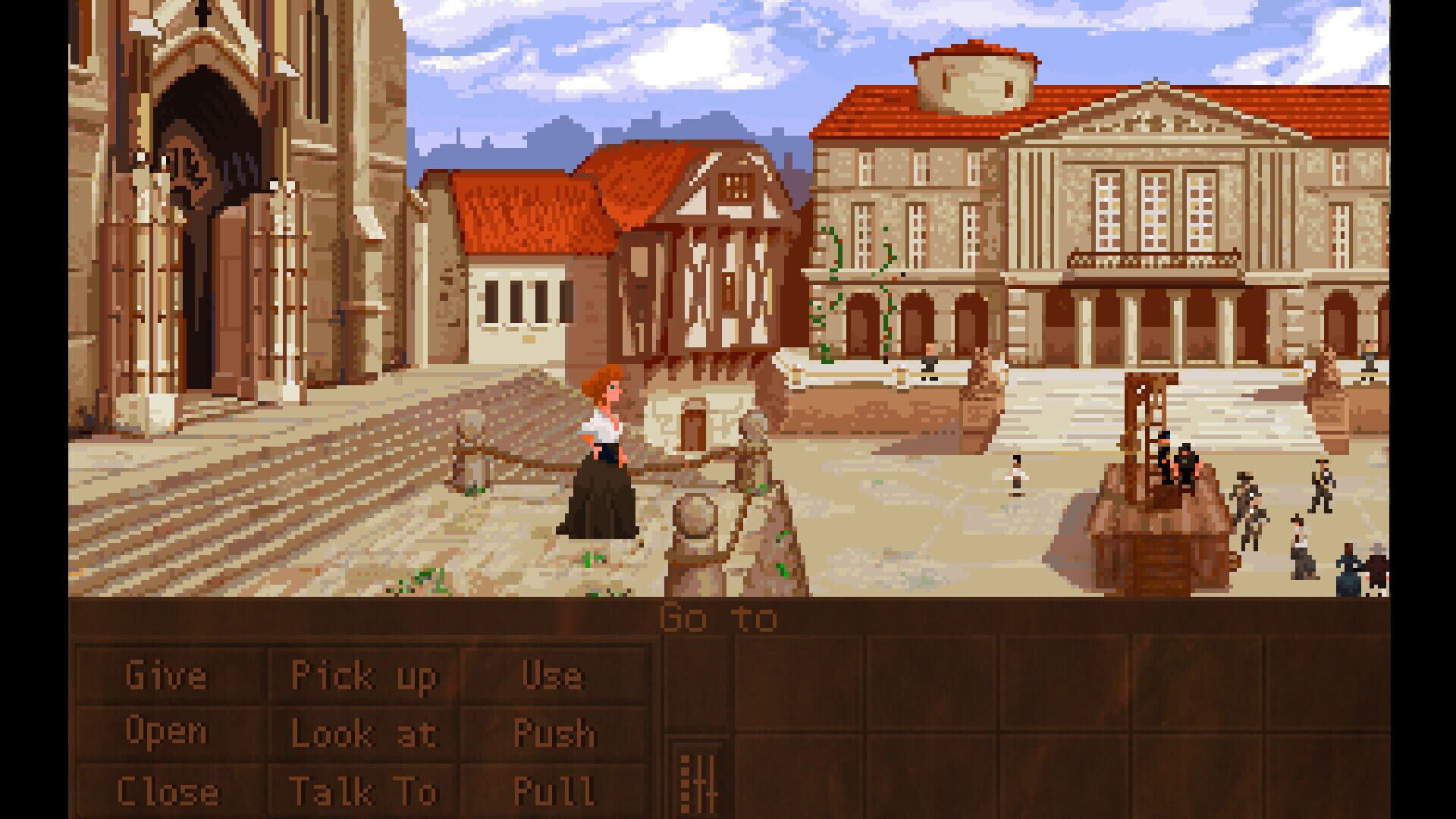This screenshot has height=819, width=1456.
Task: Select the Pick up verb
Action: click(x=364, y=673)
